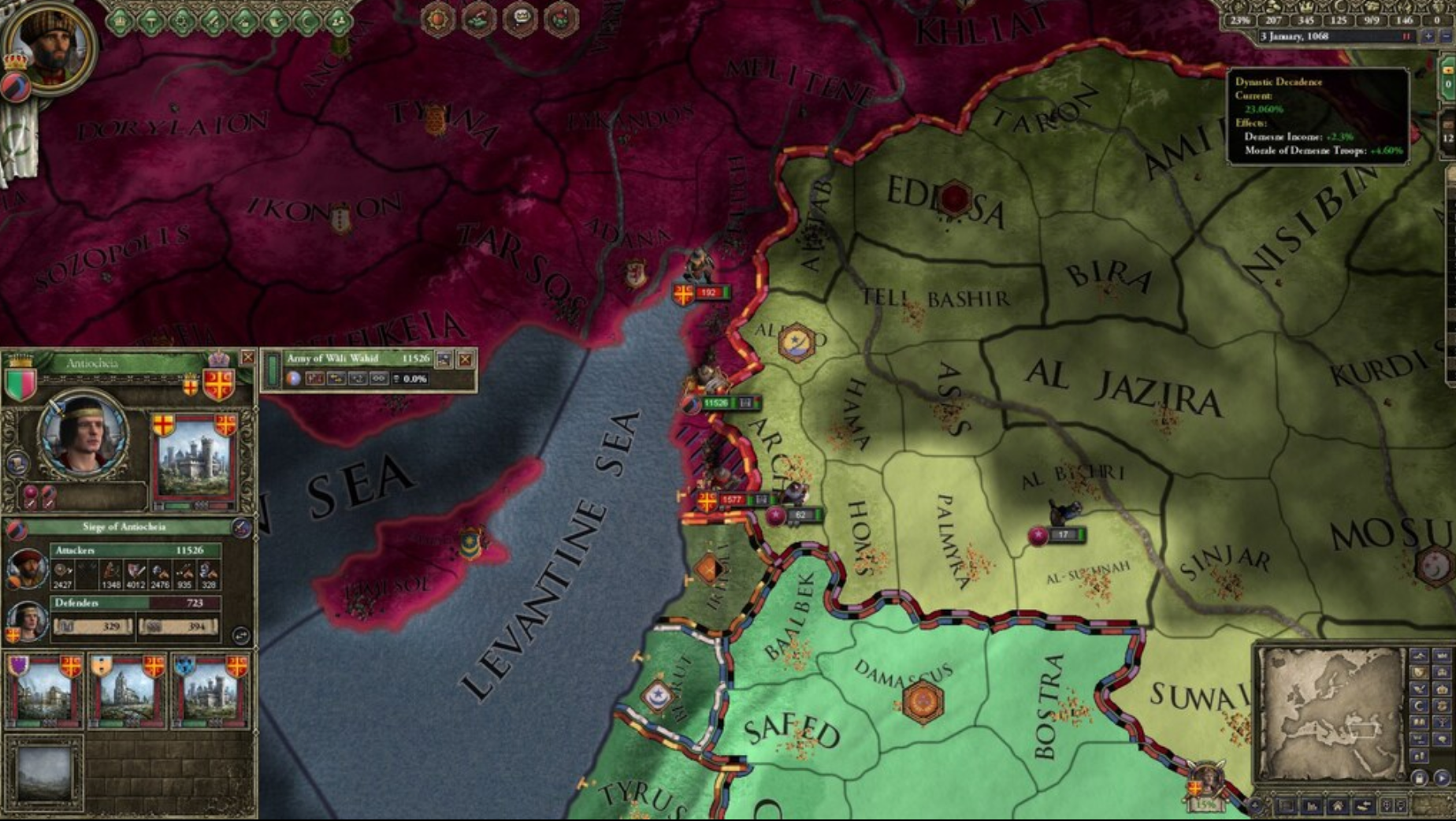
Task: Expand siege details via arrow on Siege banner
Action: [240, 528]
